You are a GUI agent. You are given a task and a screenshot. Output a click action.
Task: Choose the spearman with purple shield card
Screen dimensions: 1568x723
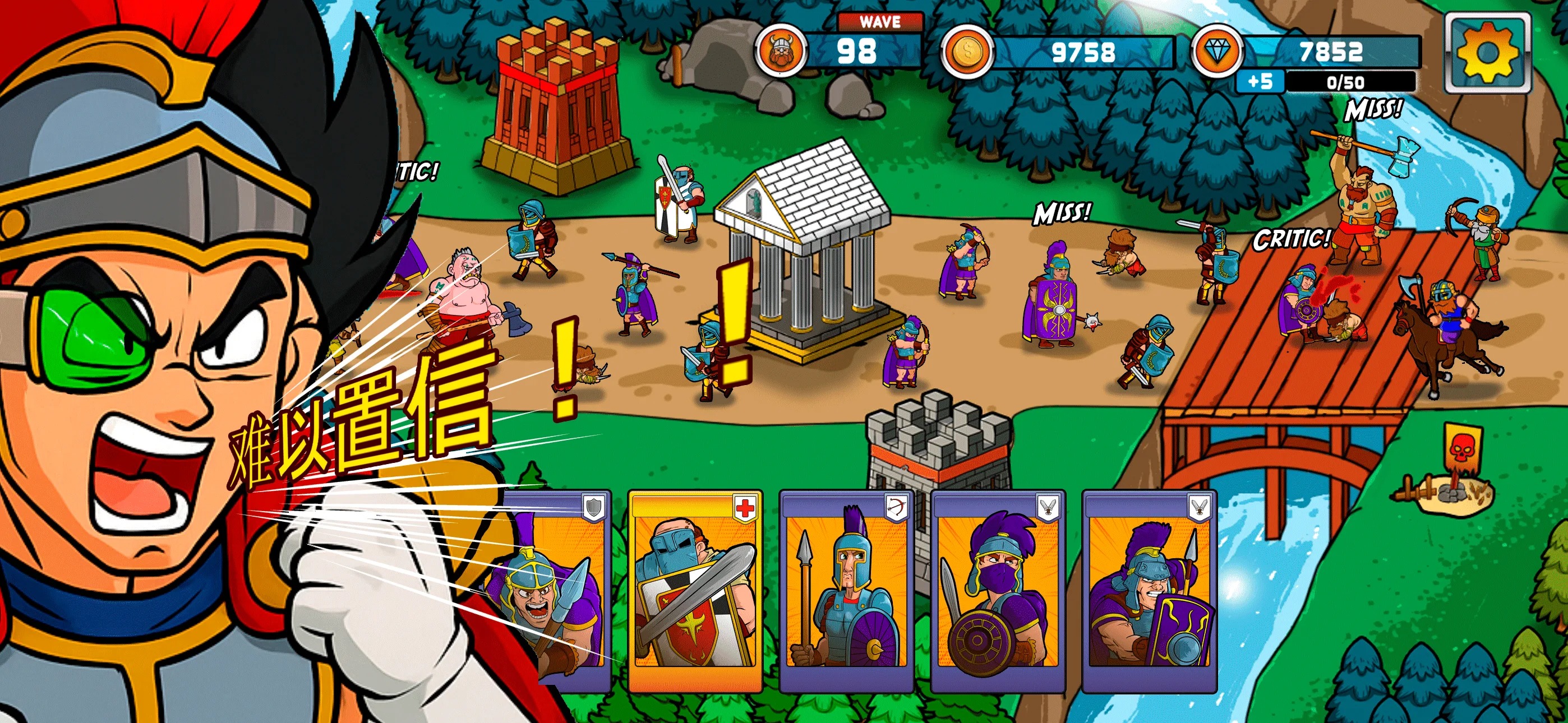846,591
